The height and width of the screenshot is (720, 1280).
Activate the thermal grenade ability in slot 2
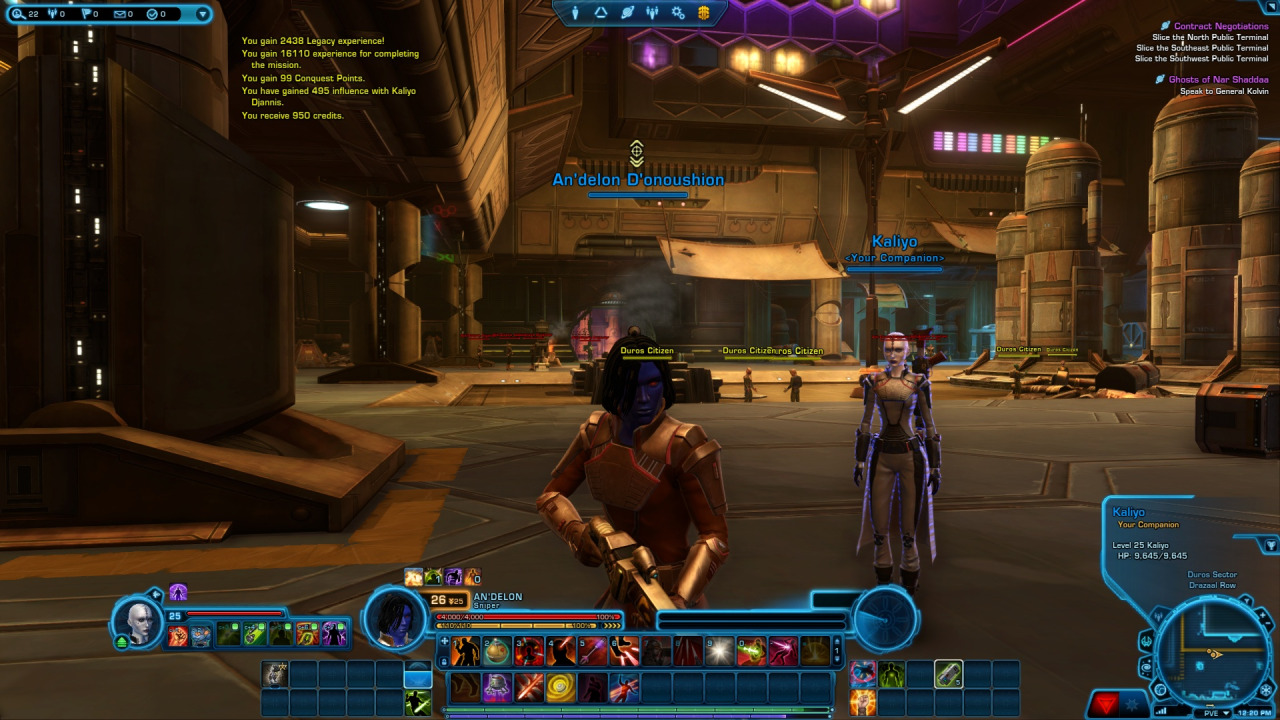[x=497, y=652]
